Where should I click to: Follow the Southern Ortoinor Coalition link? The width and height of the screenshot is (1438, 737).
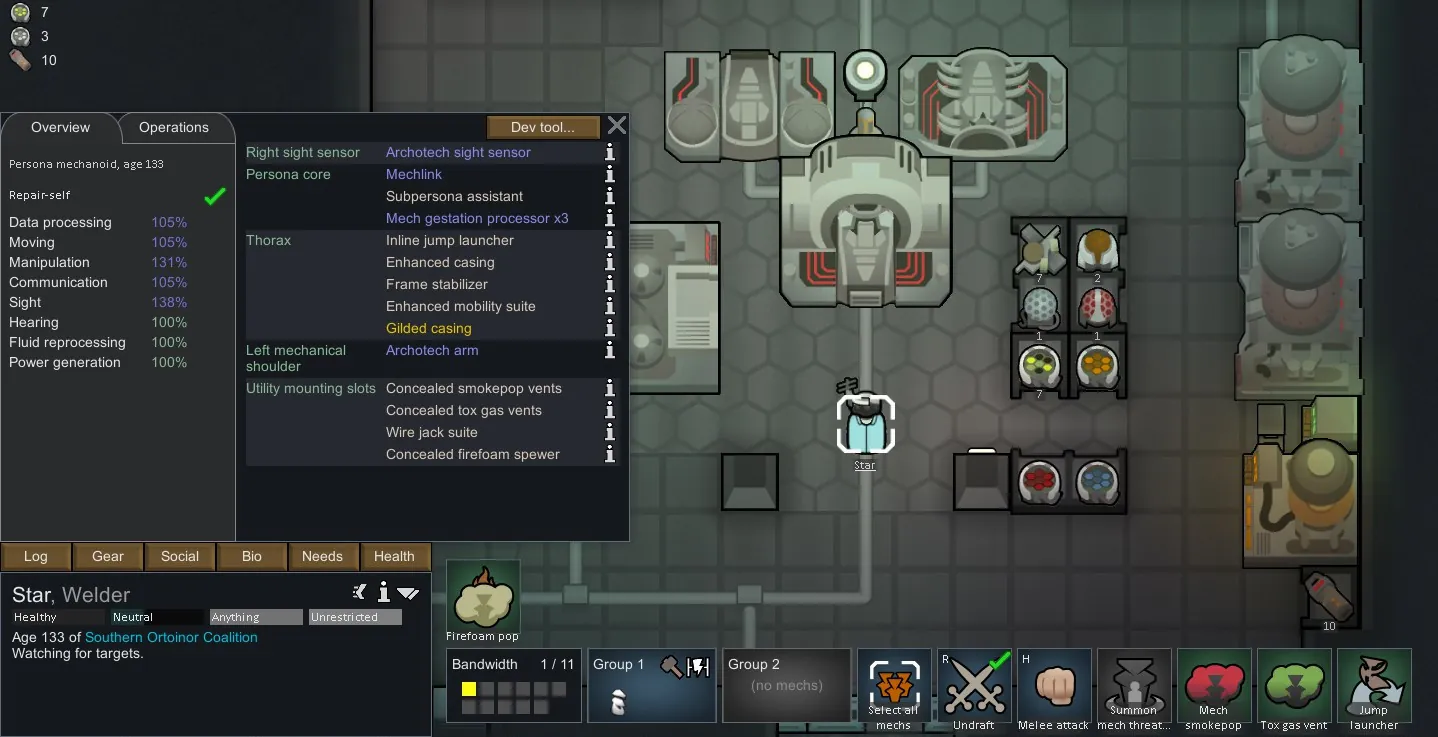171,637
